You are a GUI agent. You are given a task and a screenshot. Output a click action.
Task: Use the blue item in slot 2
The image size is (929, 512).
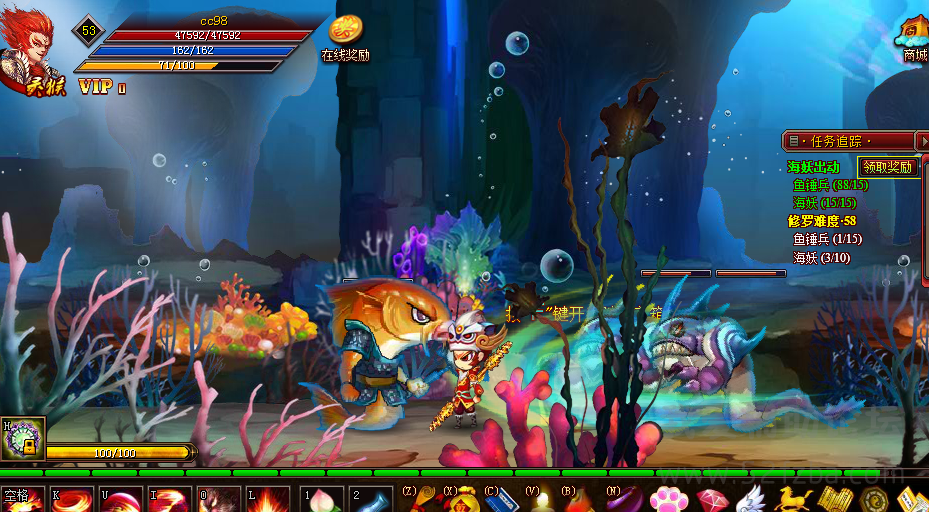click(x=373, y=499)
